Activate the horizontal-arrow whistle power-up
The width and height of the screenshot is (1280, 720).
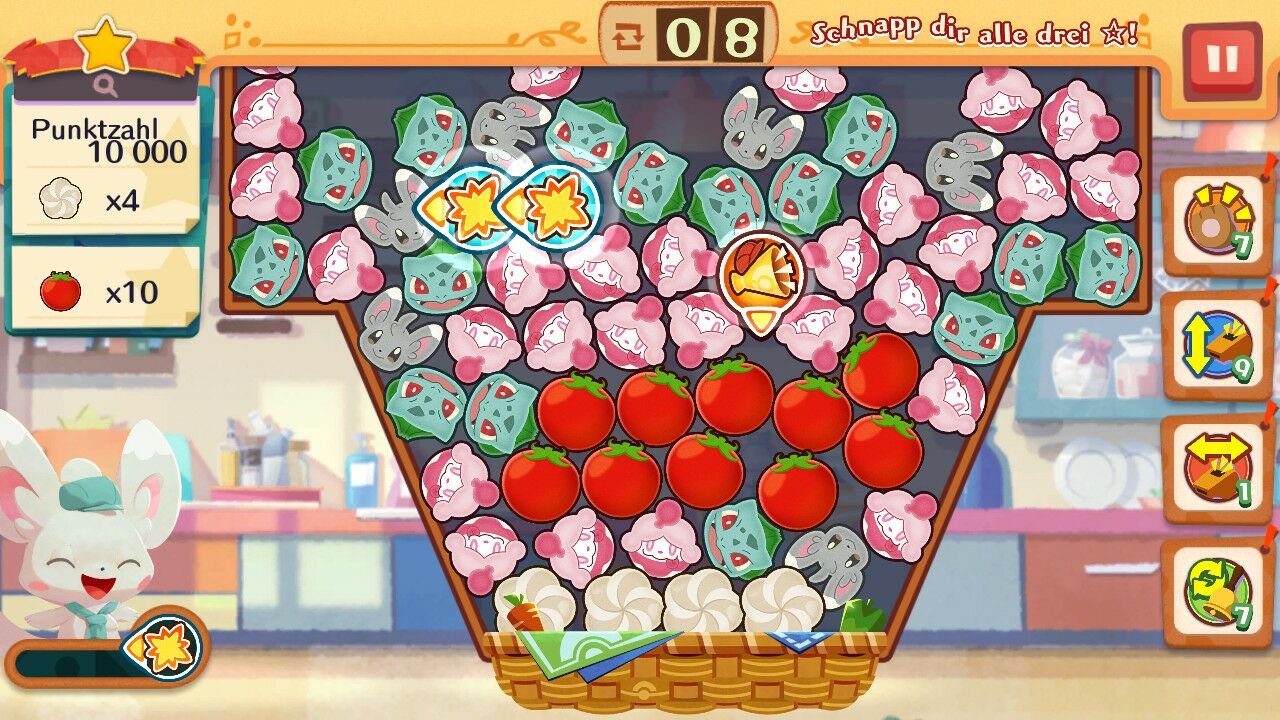1217,469
